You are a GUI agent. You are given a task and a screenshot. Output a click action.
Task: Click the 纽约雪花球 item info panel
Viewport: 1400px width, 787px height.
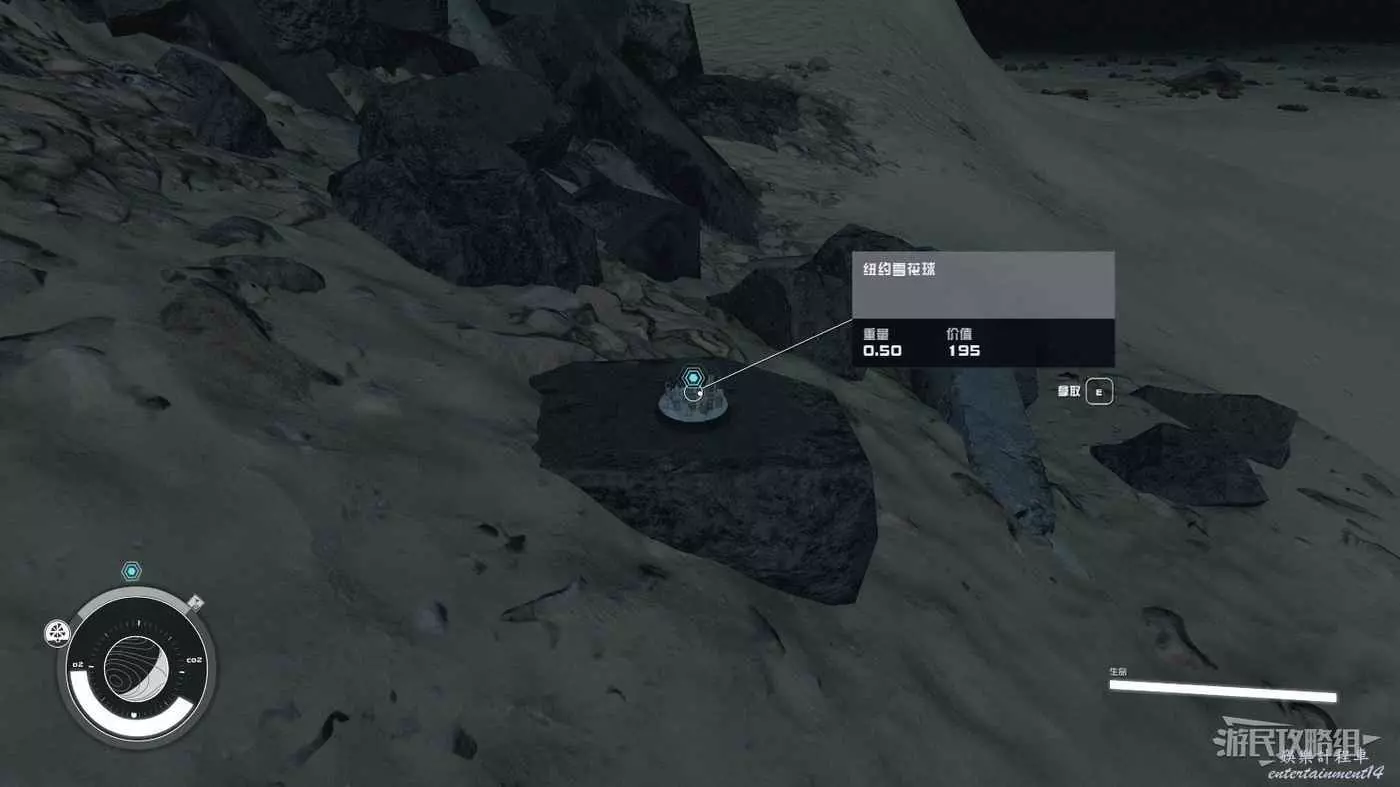983,308
